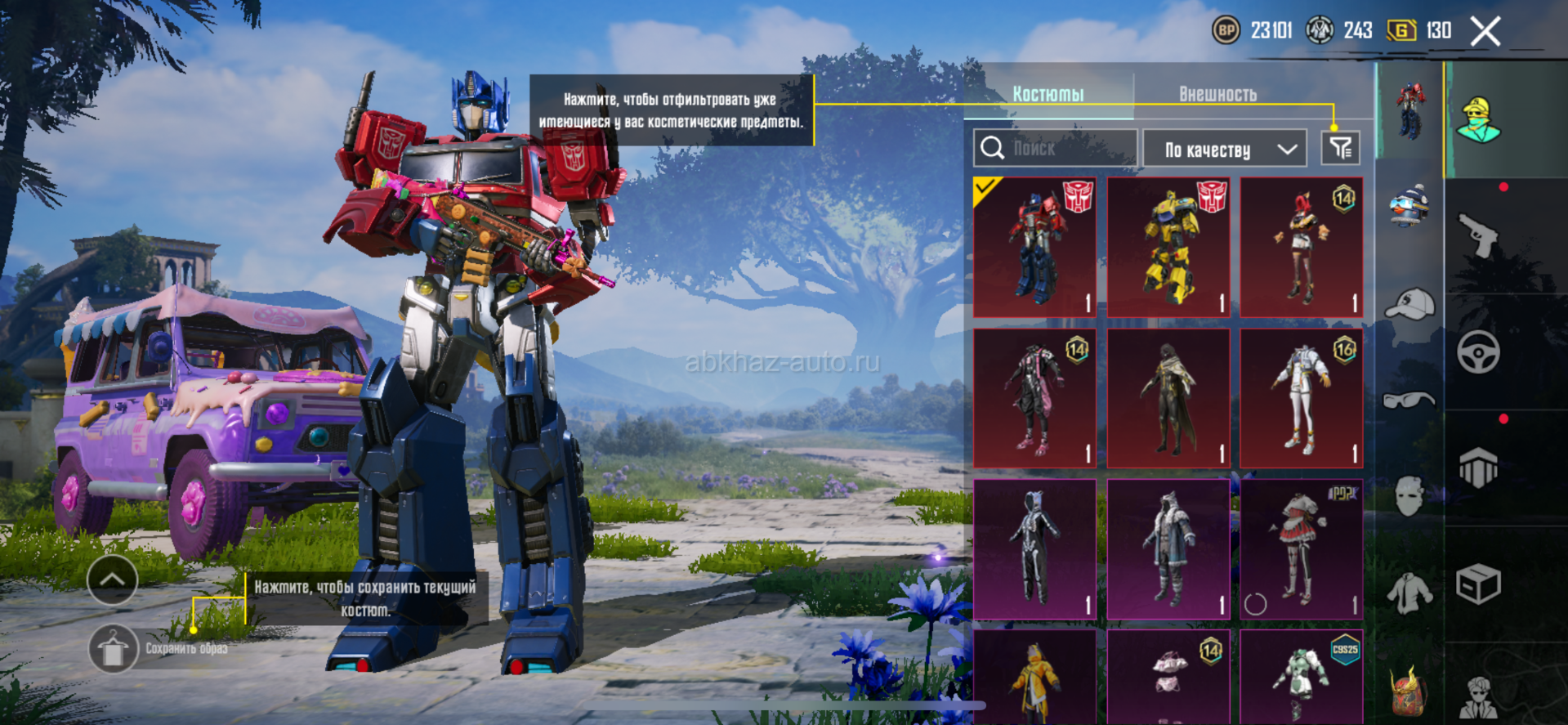The image size is (1568, 725).
Task: Open the По качеству sort dropdown
Action: (1228, 150)
